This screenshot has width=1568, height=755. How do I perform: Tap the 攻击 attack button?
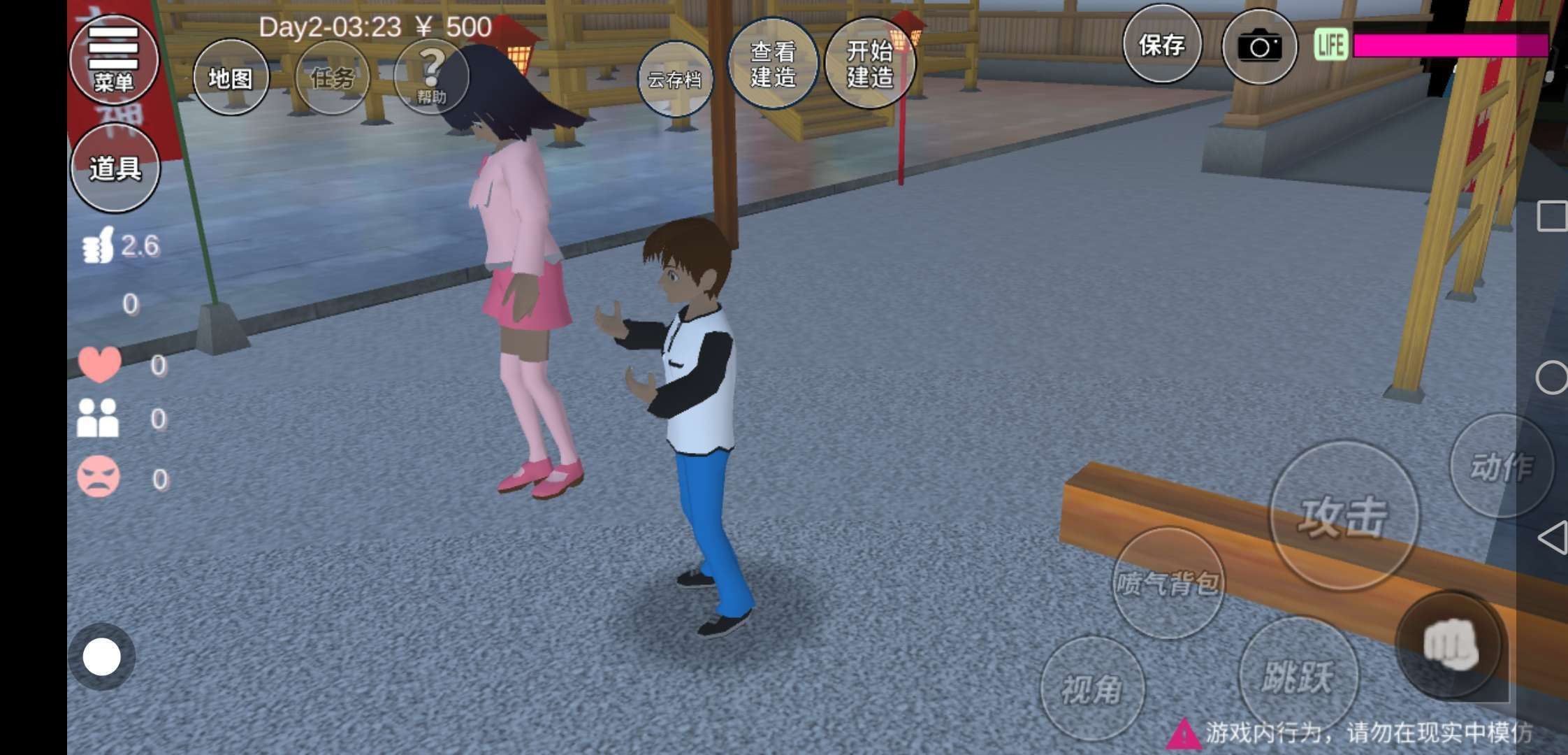point(1343,516)
